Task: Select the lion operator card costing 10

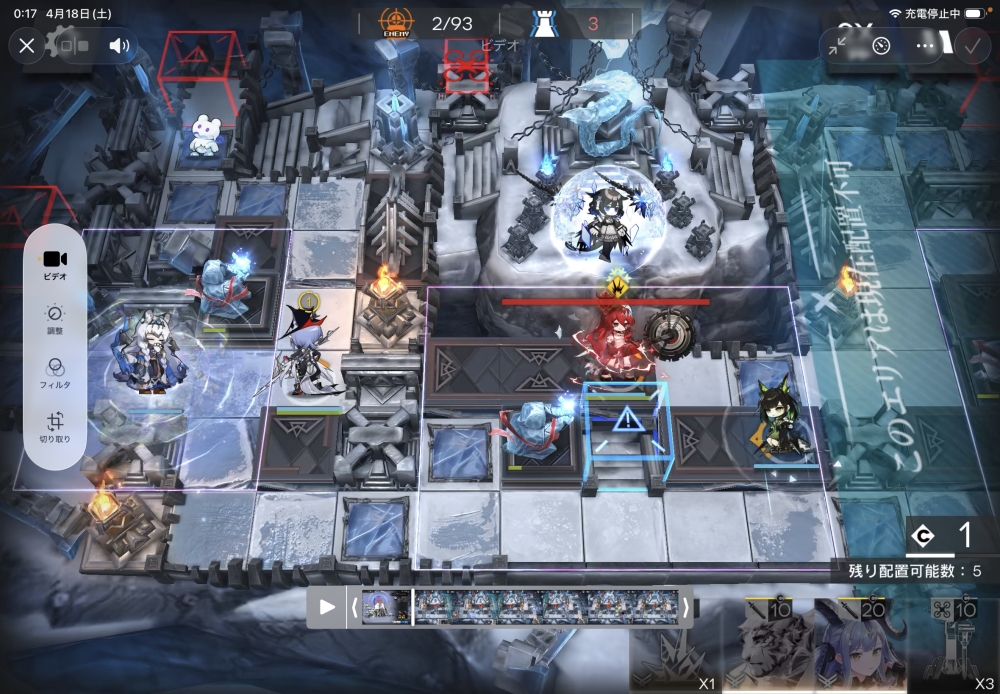Action: [x=768, y=645]
